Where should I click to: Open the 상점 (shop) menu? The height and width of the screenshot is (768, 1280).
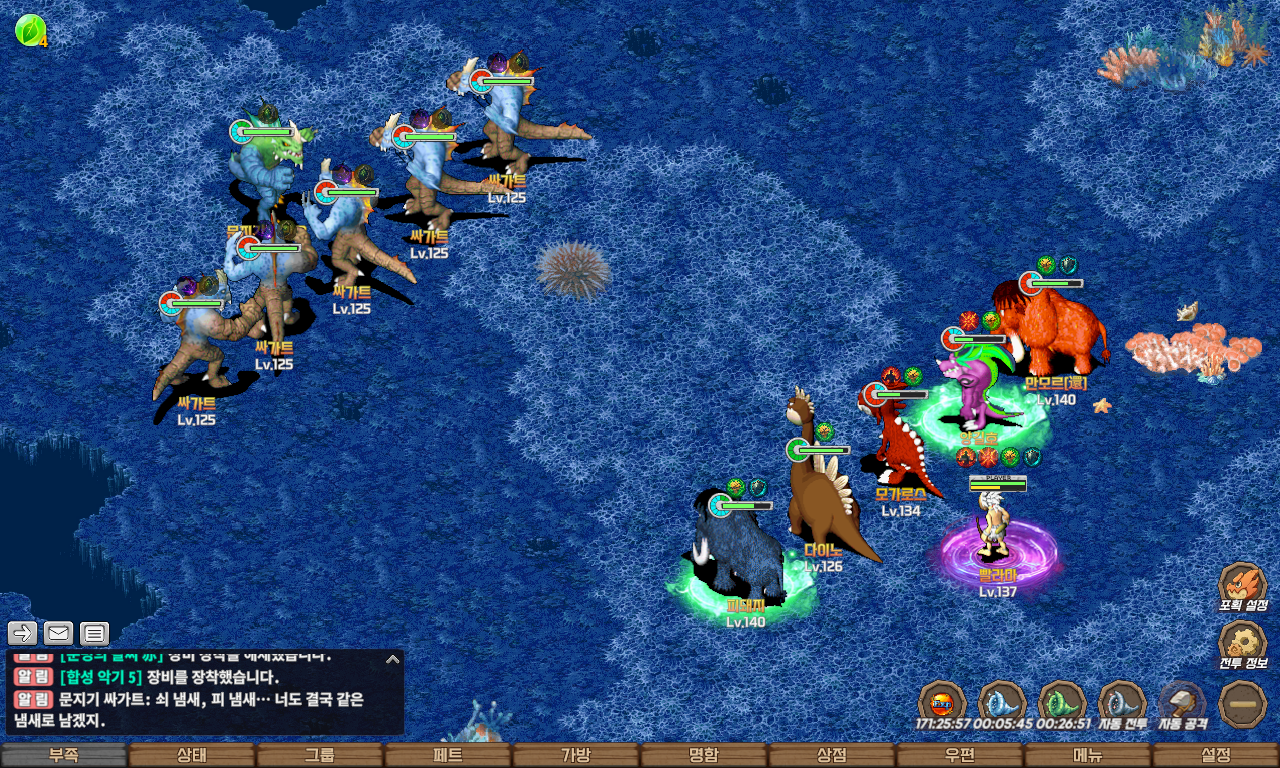[x=832, y=756]
